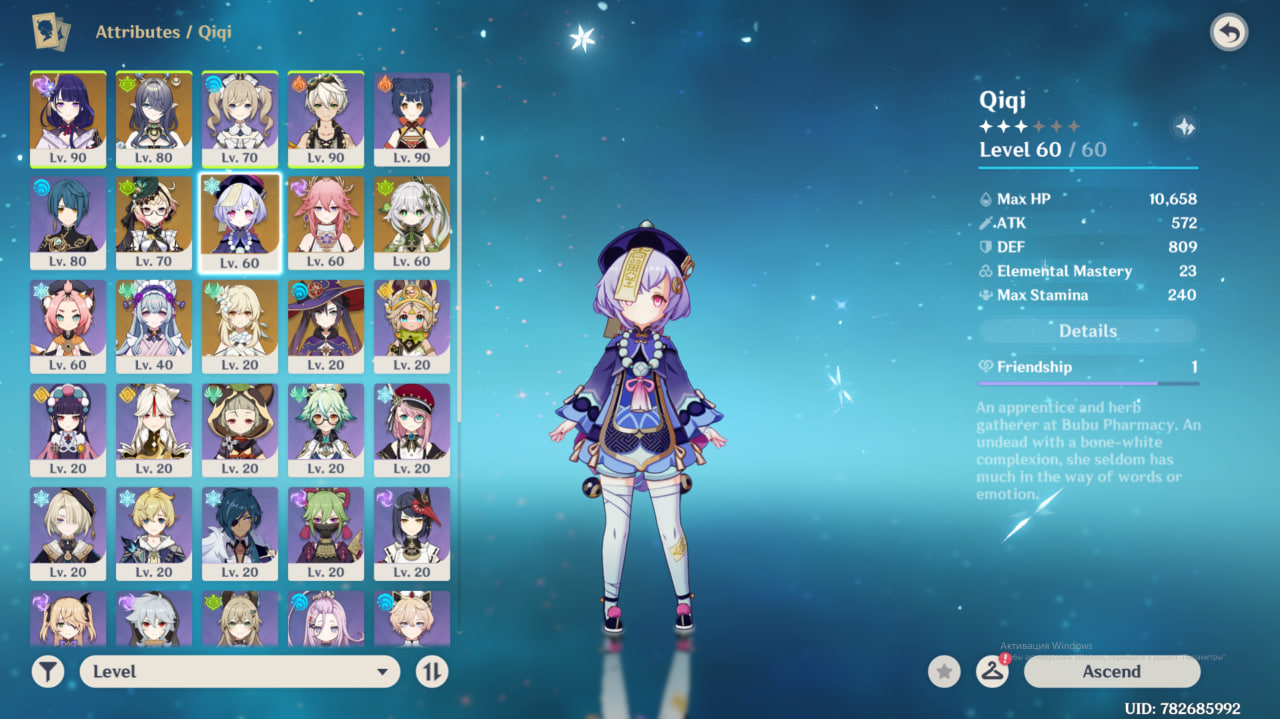Select Bennett in the character list
This screenshot has width=1280, height=719.
(x=326, y=119)
